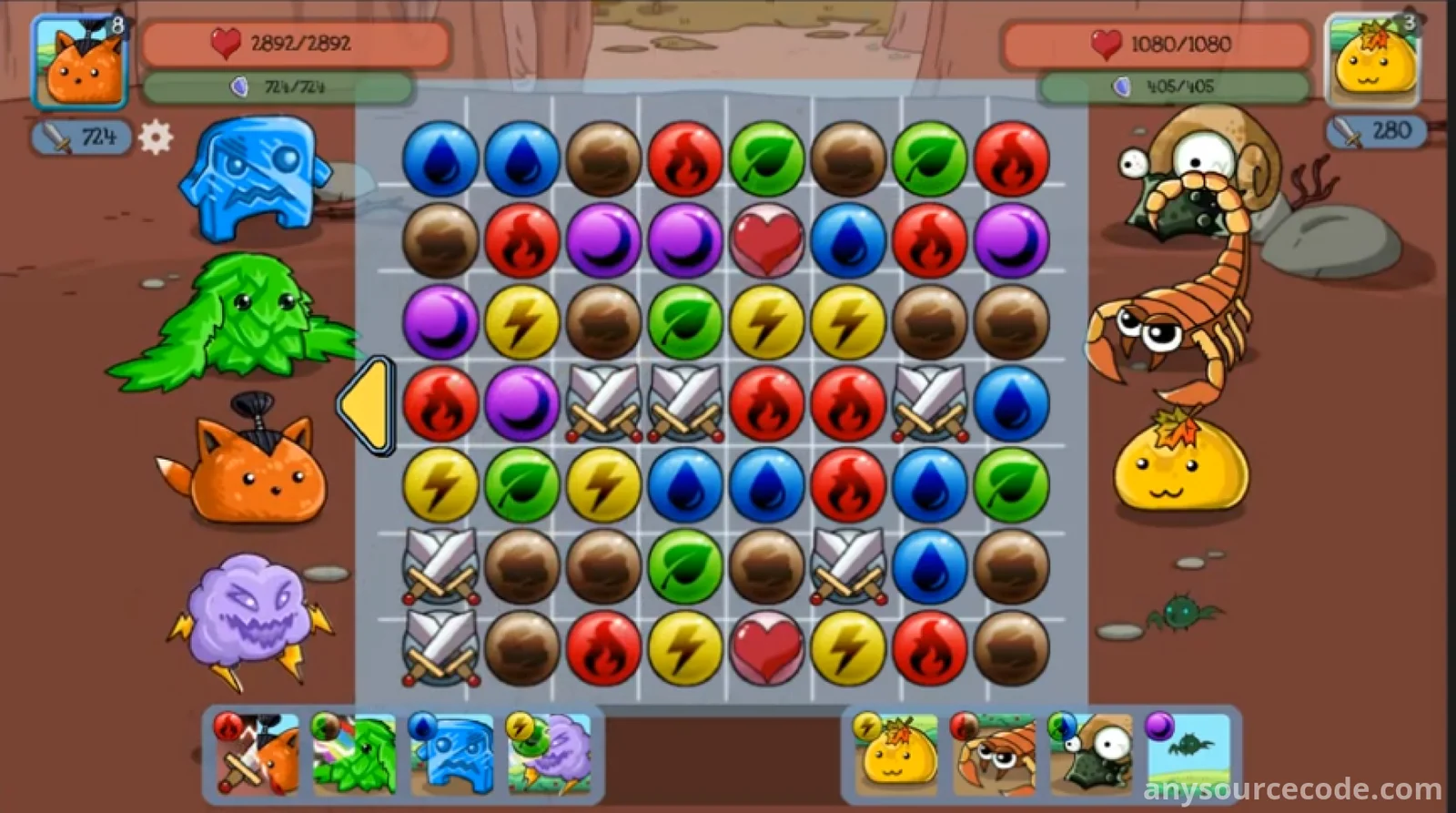This screenshot has height=813, width=1456.
Task: Inspect the scorpion enemy card
Action: point(994,752)
